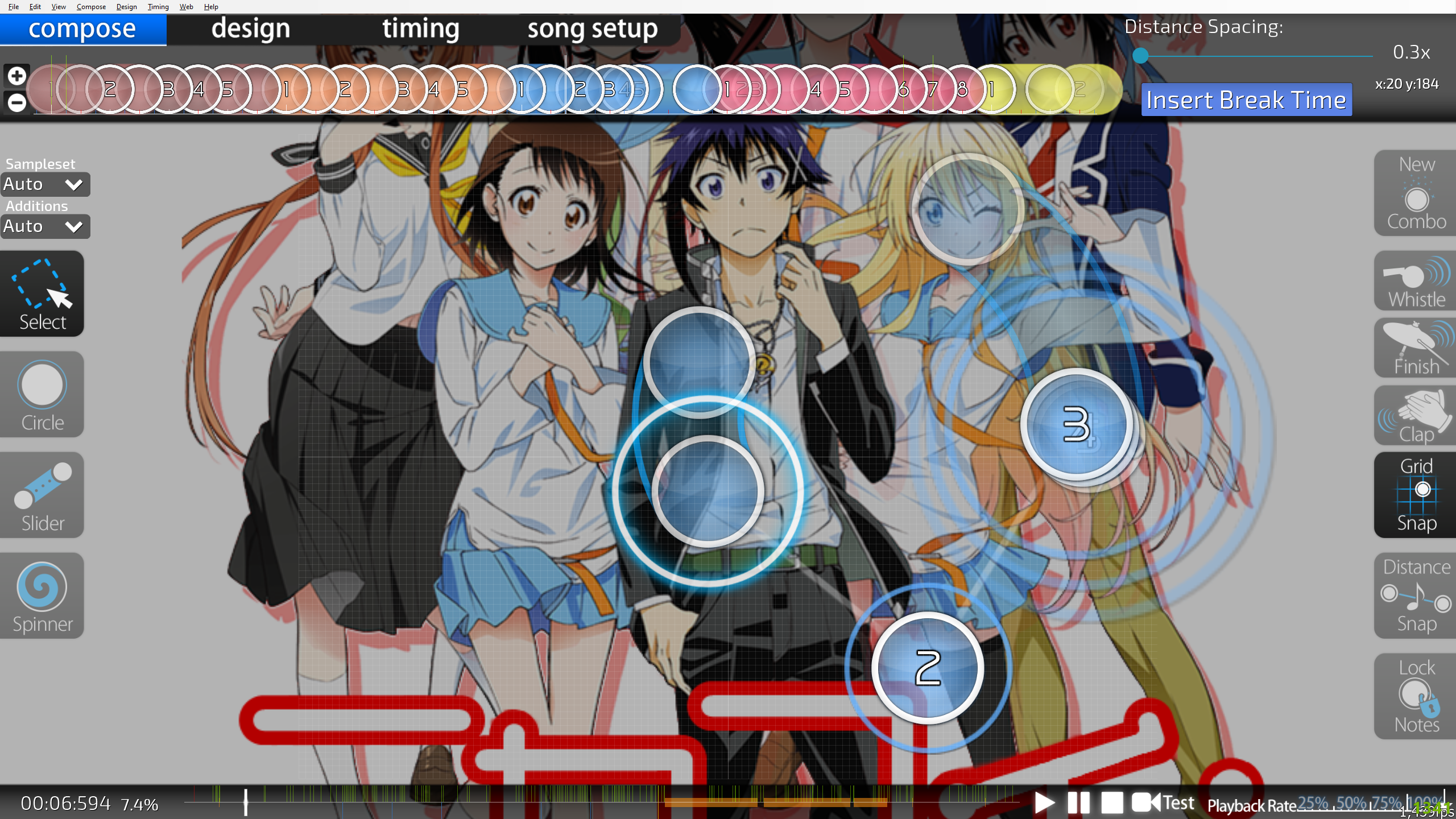Activate the Slider tool

(x=42, y=495)
